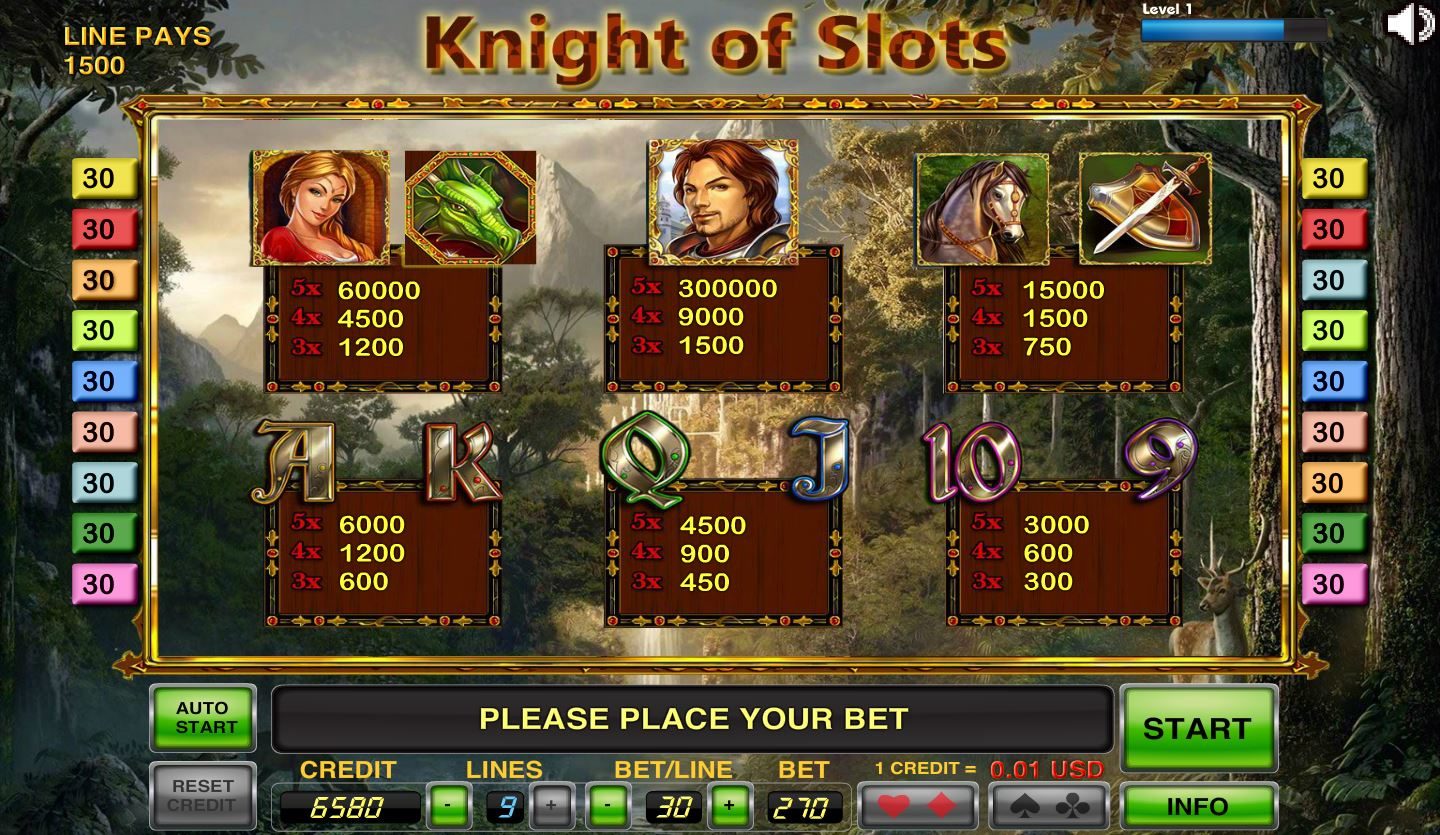
Task: Gamble on black with the spade-club button
Action: pos(1049,806)
